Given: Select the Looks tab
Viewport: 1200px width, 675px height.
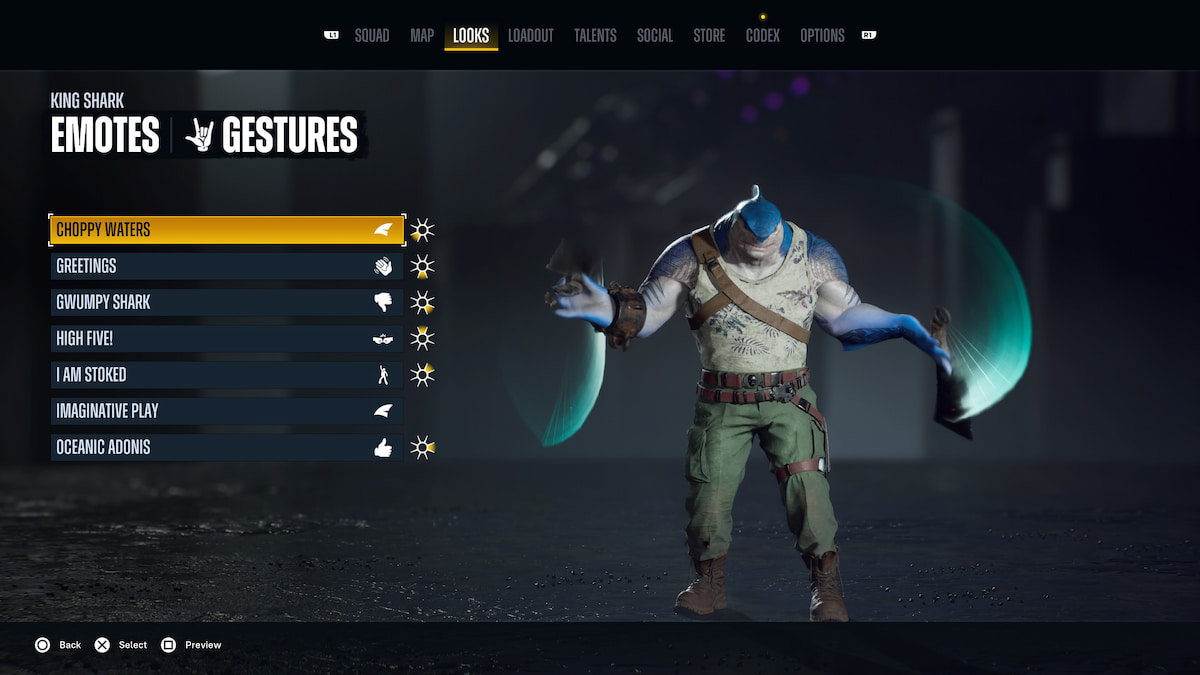Looking at the screenshot, I should click(x=471, y=36).
